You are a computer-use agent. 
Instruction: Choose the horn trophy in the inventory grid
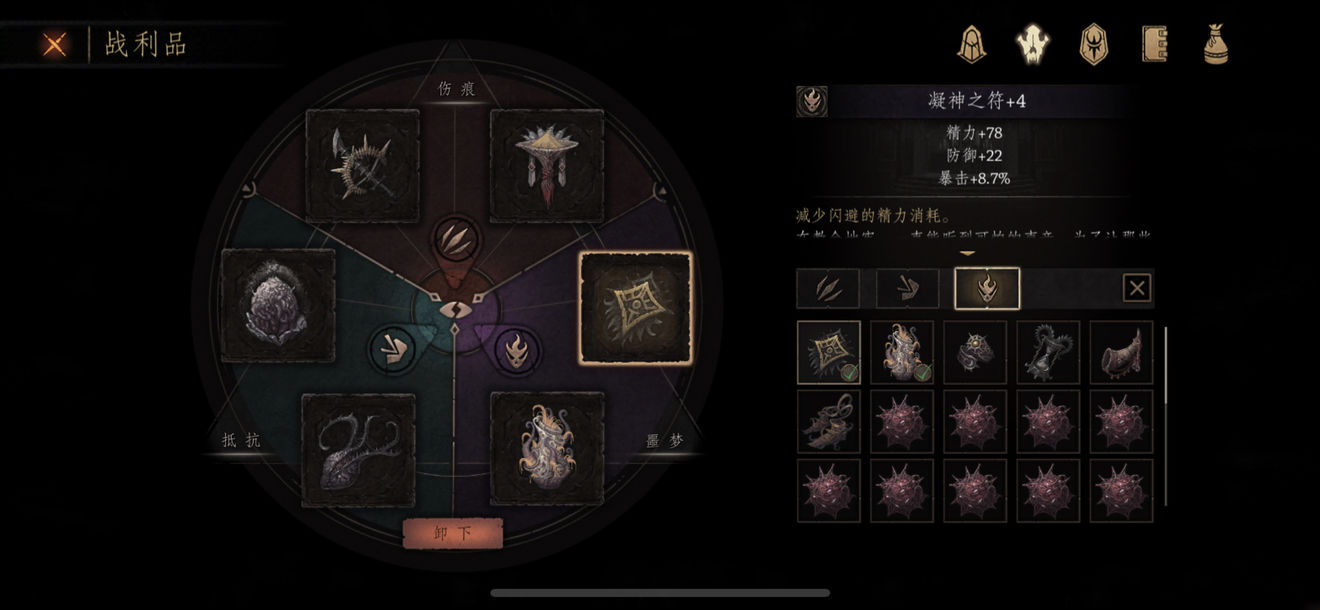1121,352
